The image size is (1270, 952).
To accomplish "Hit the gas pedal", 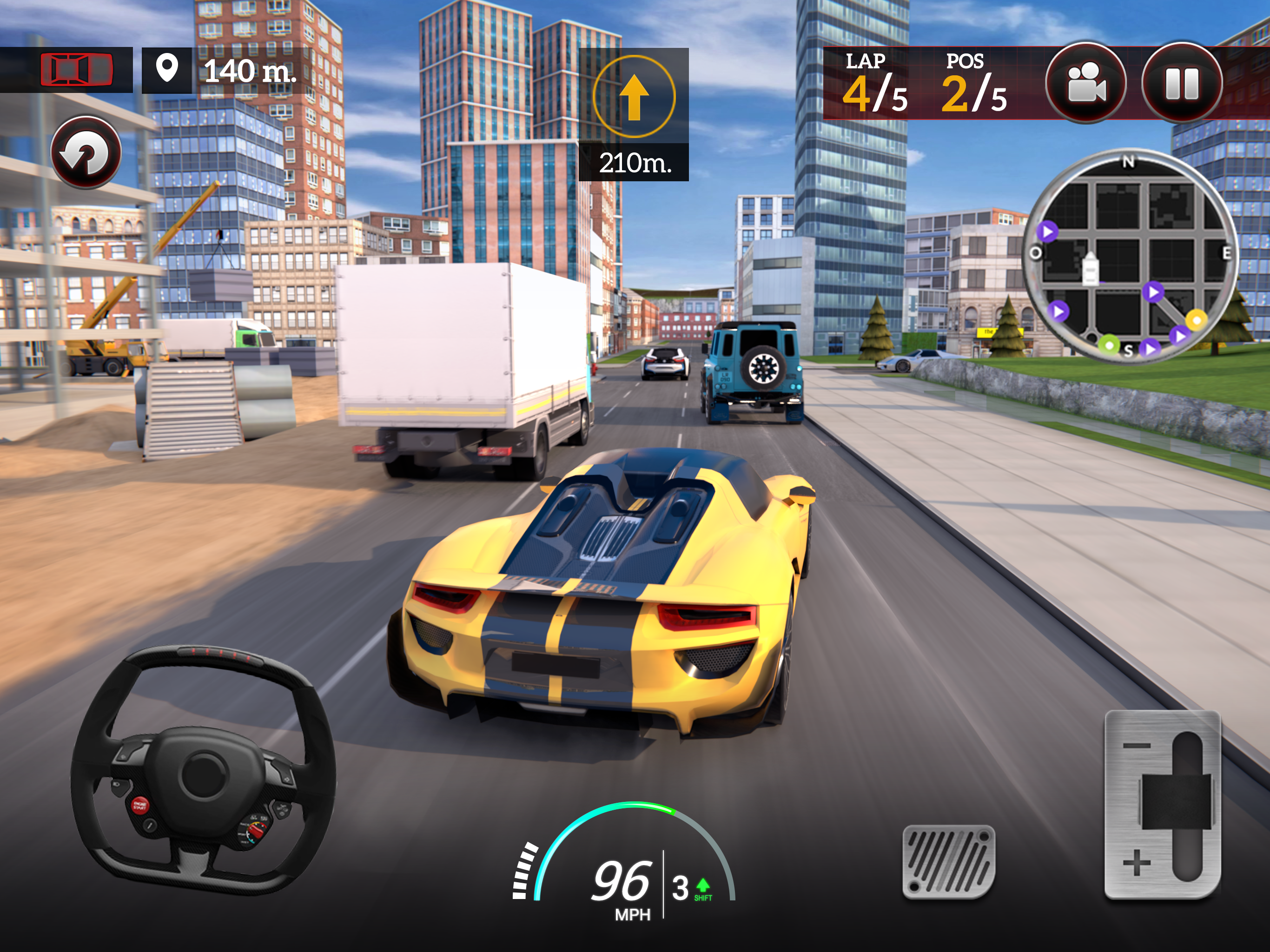I will tap(948, 861).
